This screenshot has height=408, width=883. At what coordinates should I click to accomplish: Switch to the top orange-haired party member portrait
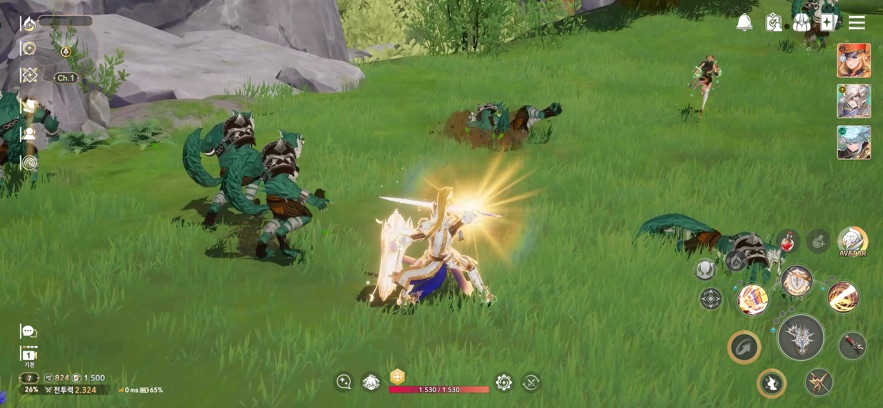pyautogui.click(x=853, y=60)
